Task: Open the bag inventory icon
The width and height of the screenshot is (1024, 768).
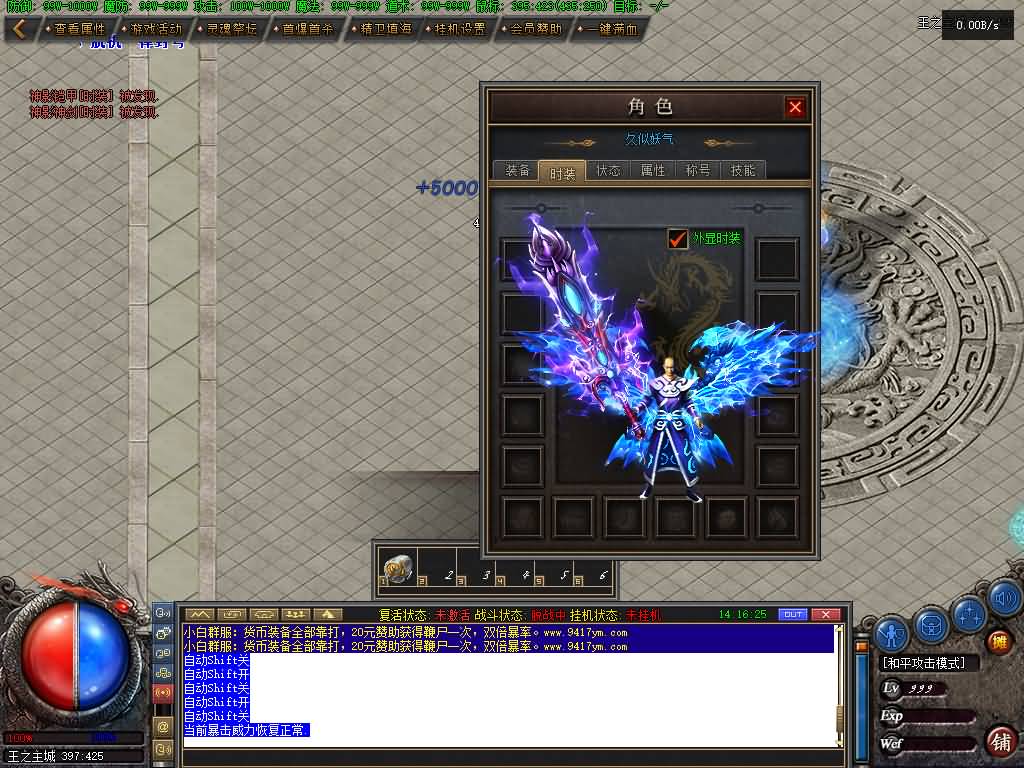Action: [x=932, y=625]
